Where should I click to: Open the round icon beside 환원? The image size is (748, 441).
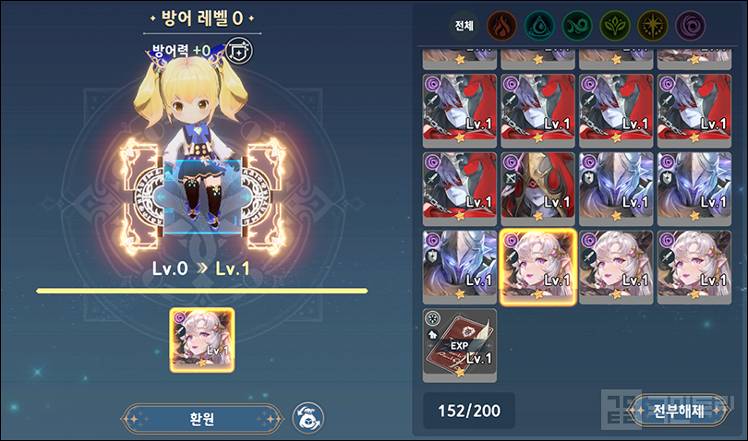pos(306,417)
